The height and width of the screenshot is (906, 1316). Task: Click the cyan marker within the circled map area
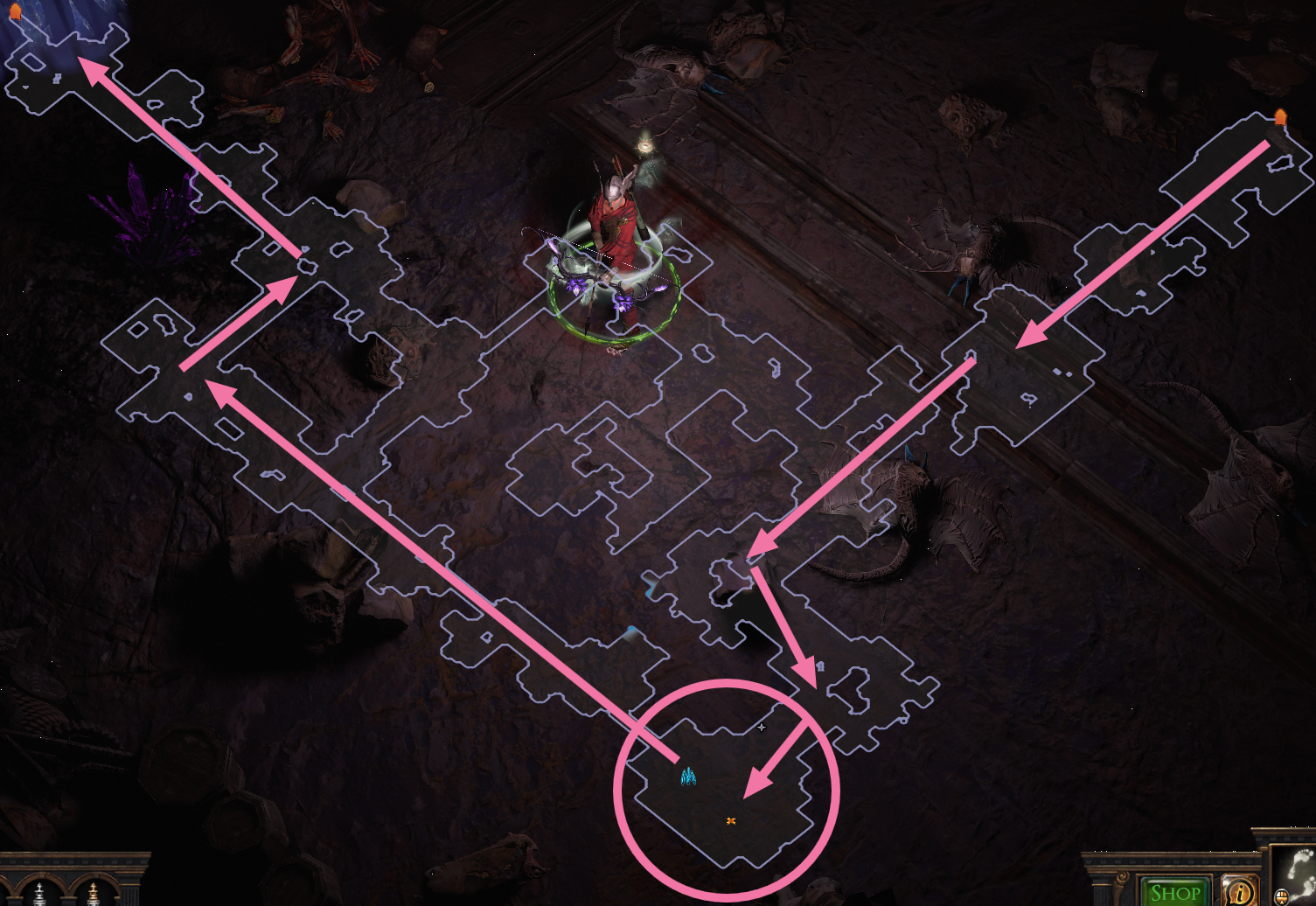point(687,777)
